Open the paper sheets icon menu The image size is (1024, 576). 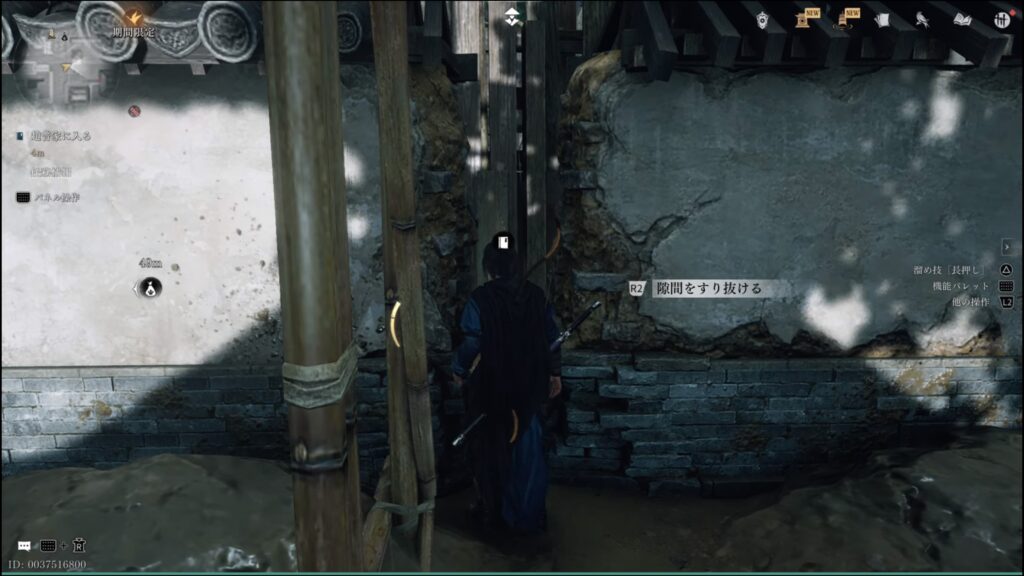click(x=880, y=20)
